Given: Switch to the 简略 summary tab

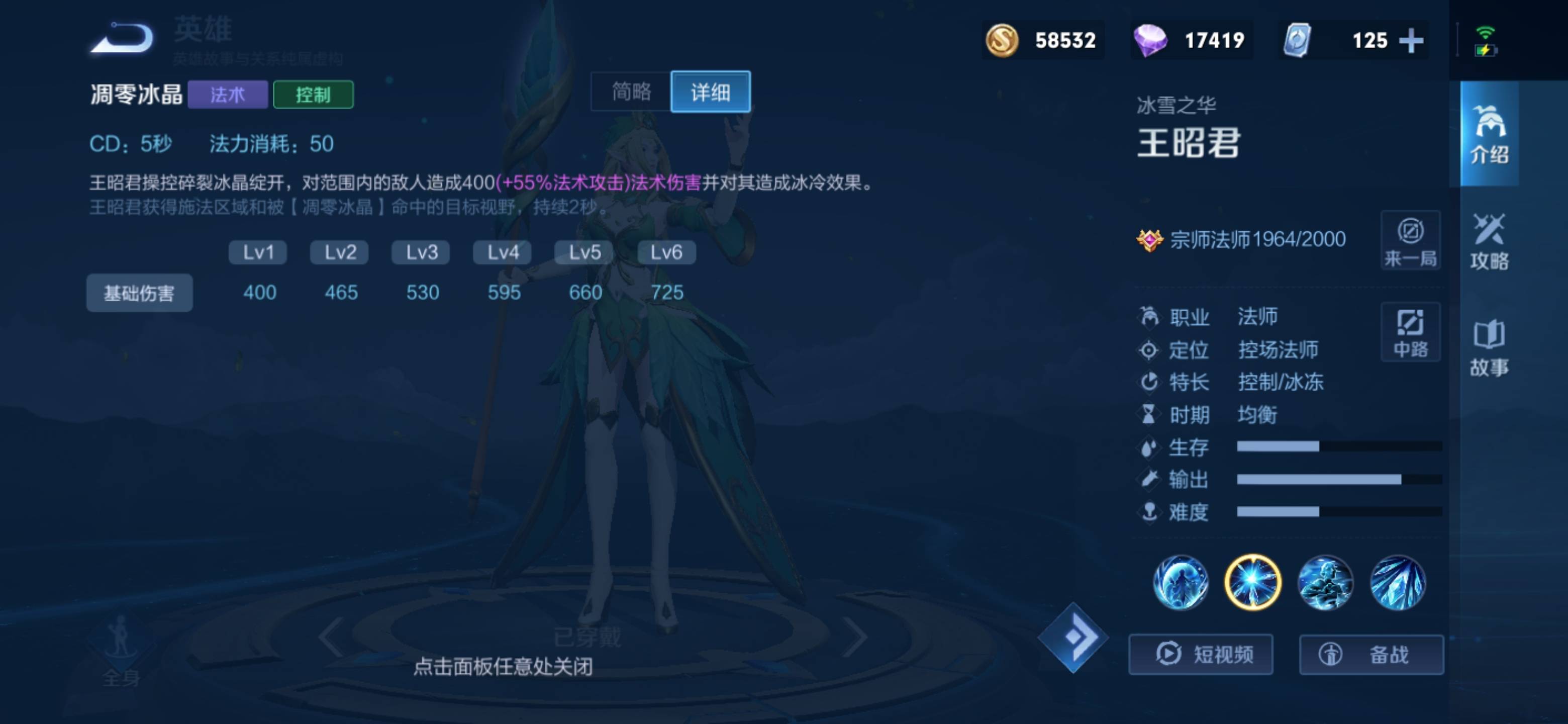Looking at the screenshot, I should click(631, 93).
